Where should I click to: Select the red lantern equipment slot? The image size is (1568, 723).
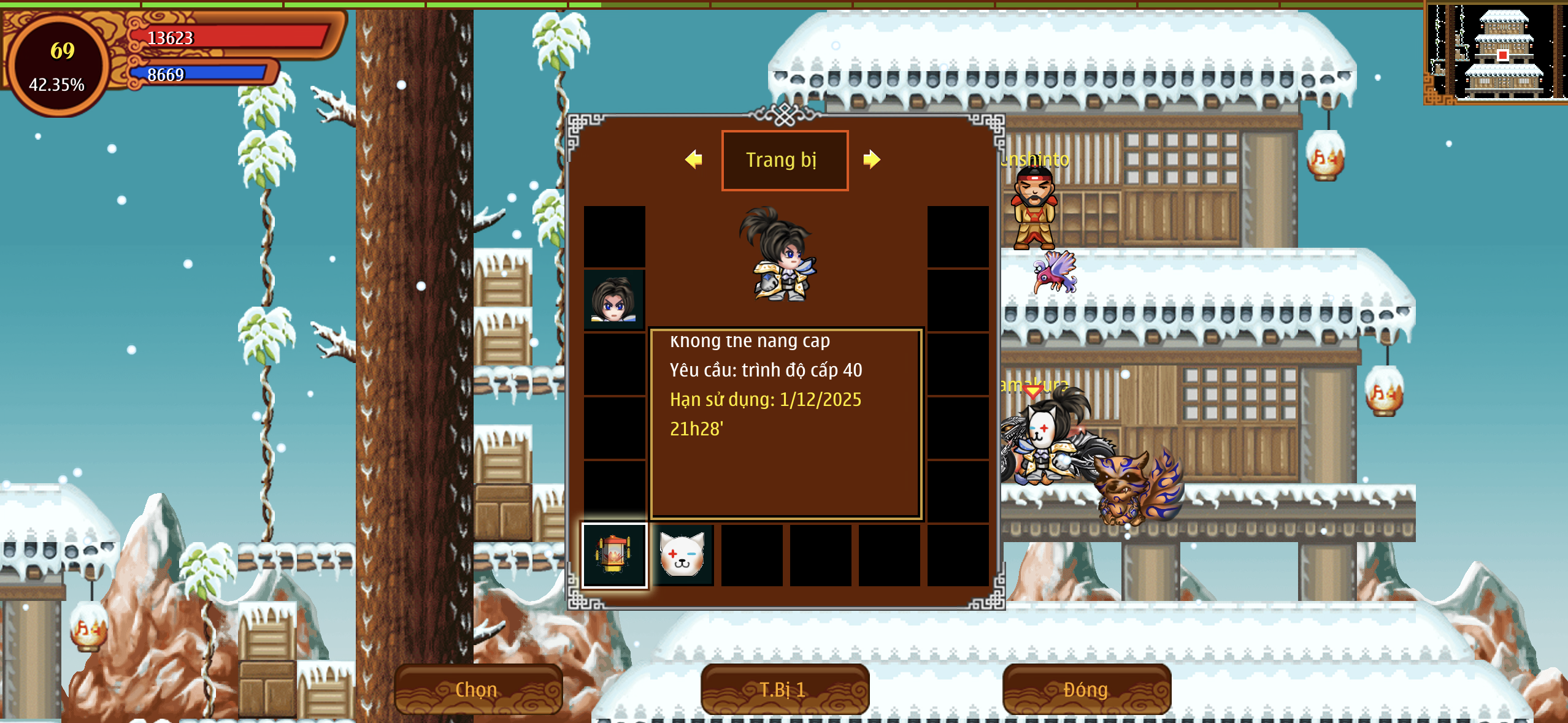pos(614,556)
